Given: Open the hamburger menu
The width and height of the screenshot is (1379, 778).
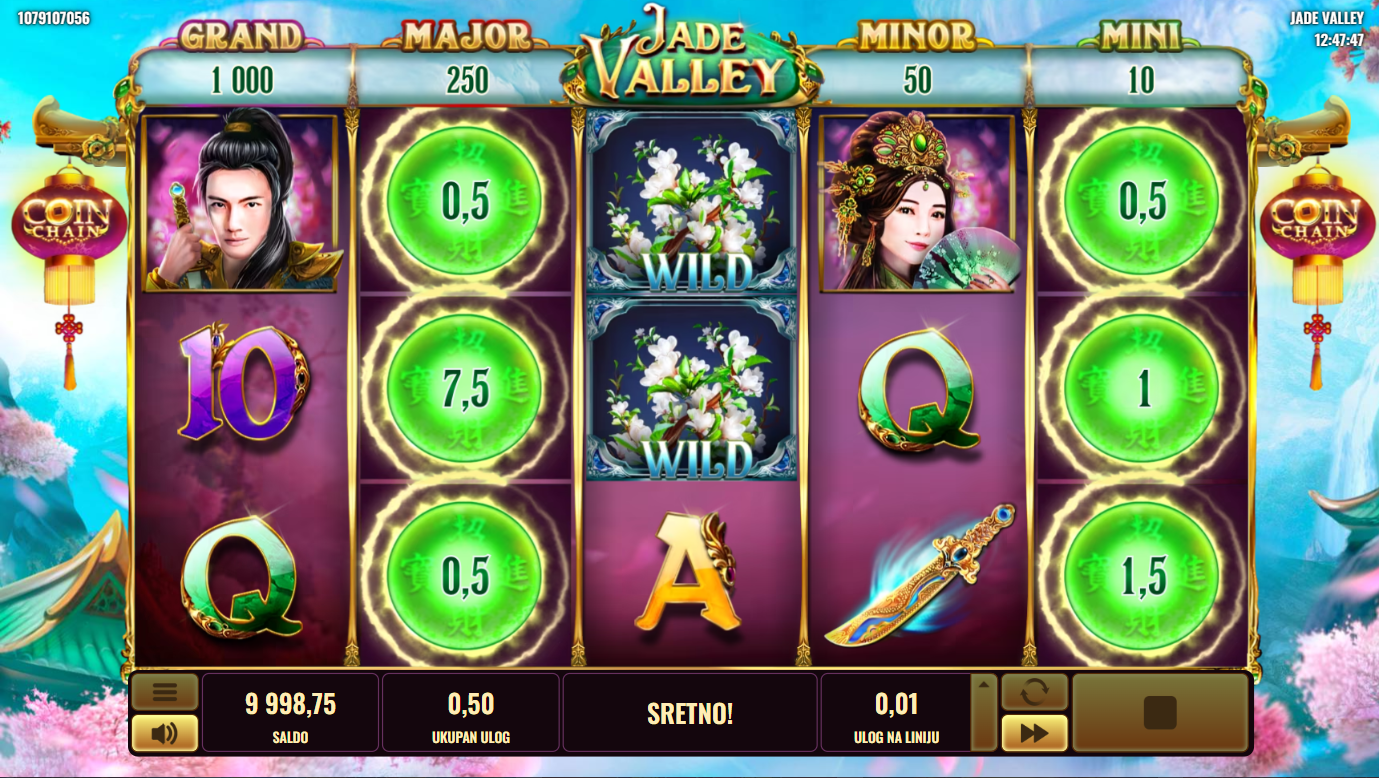Looking at the screenshot, I should coord(164,691).
